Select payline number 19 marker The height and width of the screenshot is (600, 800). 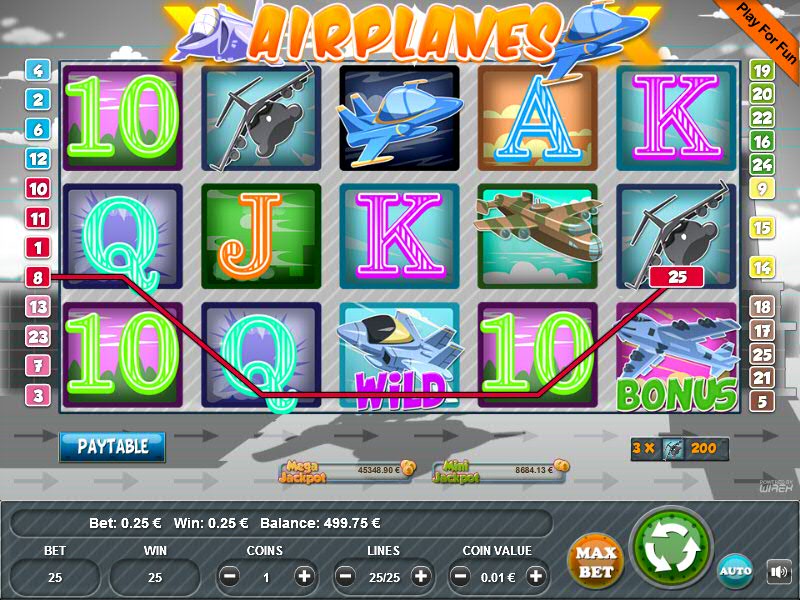(762, 71)
